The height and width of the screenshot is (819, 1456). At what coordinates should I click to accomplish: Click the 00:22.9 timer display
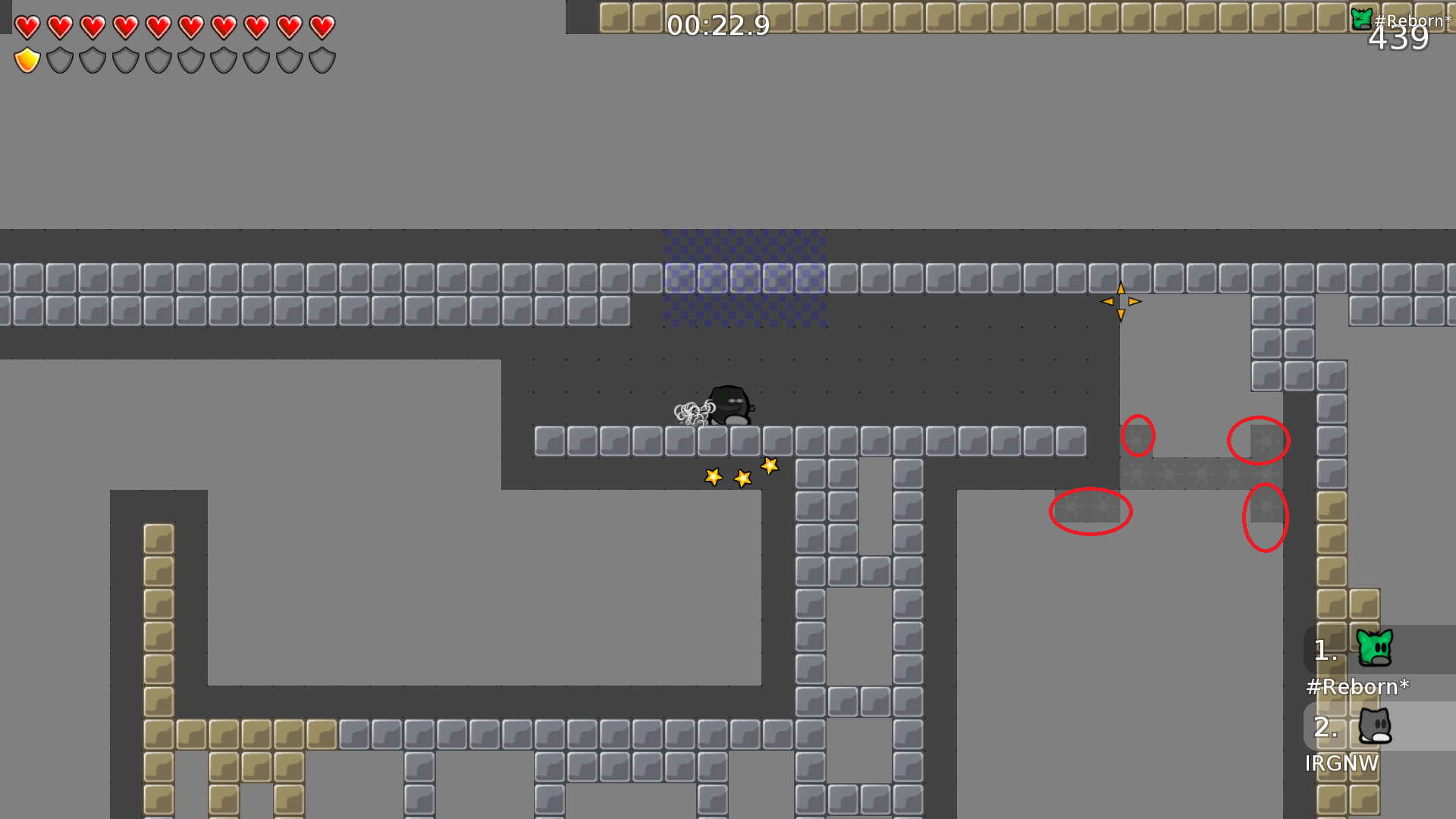tap(716, 26)
